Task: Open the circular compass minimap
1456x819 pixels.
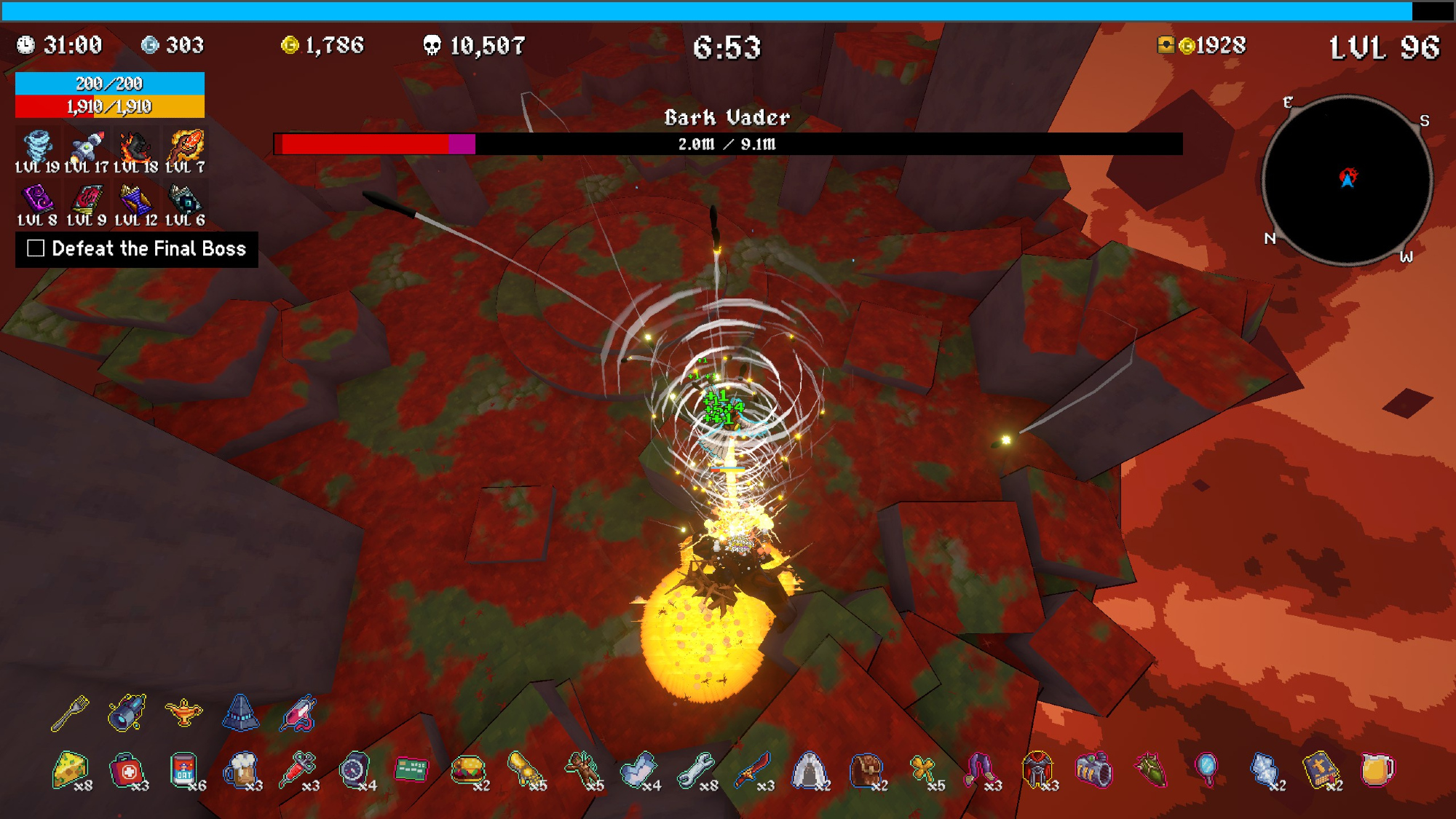Action: point(1348,180)
